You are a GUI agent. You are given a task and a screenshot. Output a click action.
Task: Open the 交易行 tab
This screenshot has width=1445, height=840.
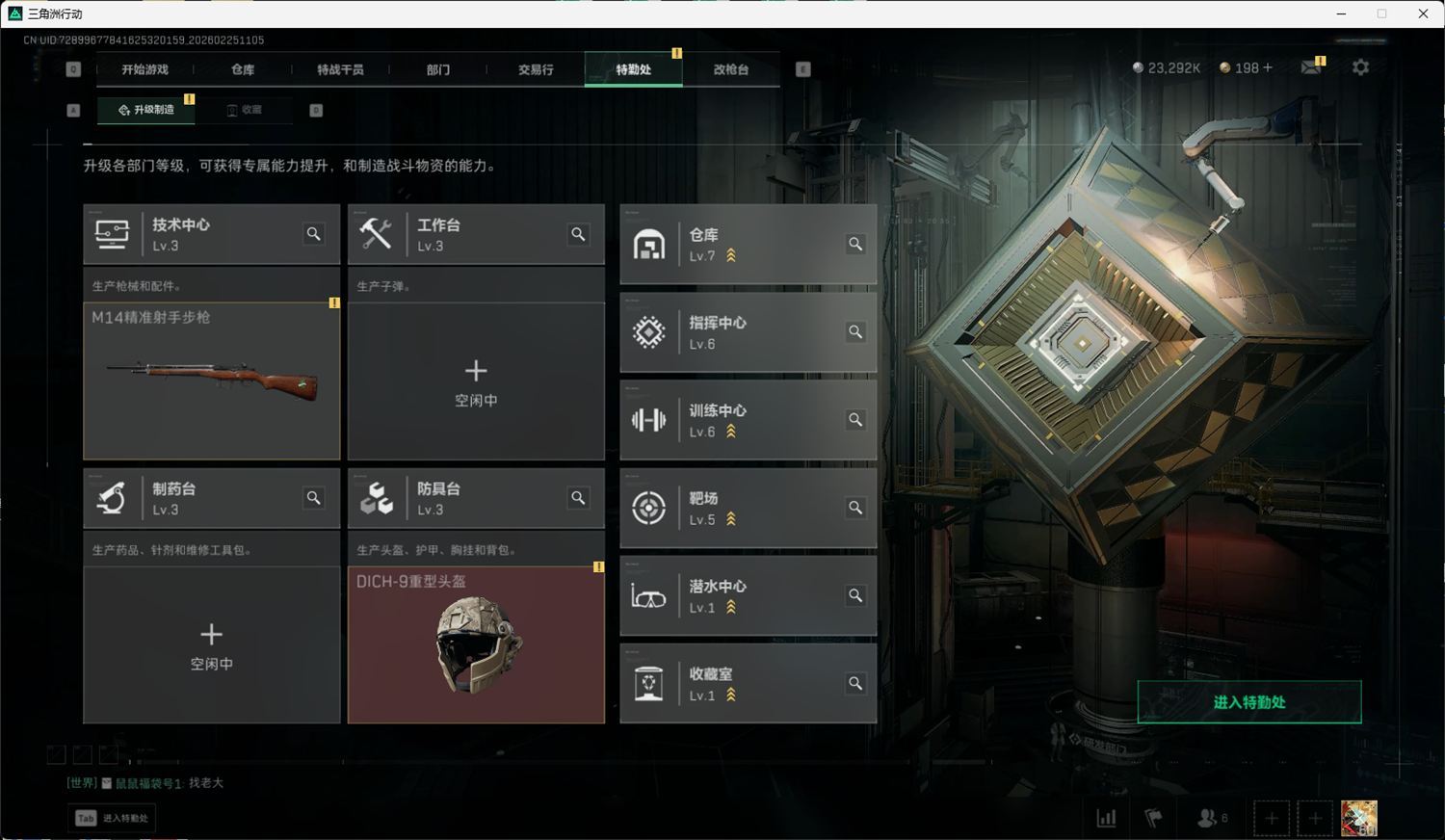click(536, 69)
